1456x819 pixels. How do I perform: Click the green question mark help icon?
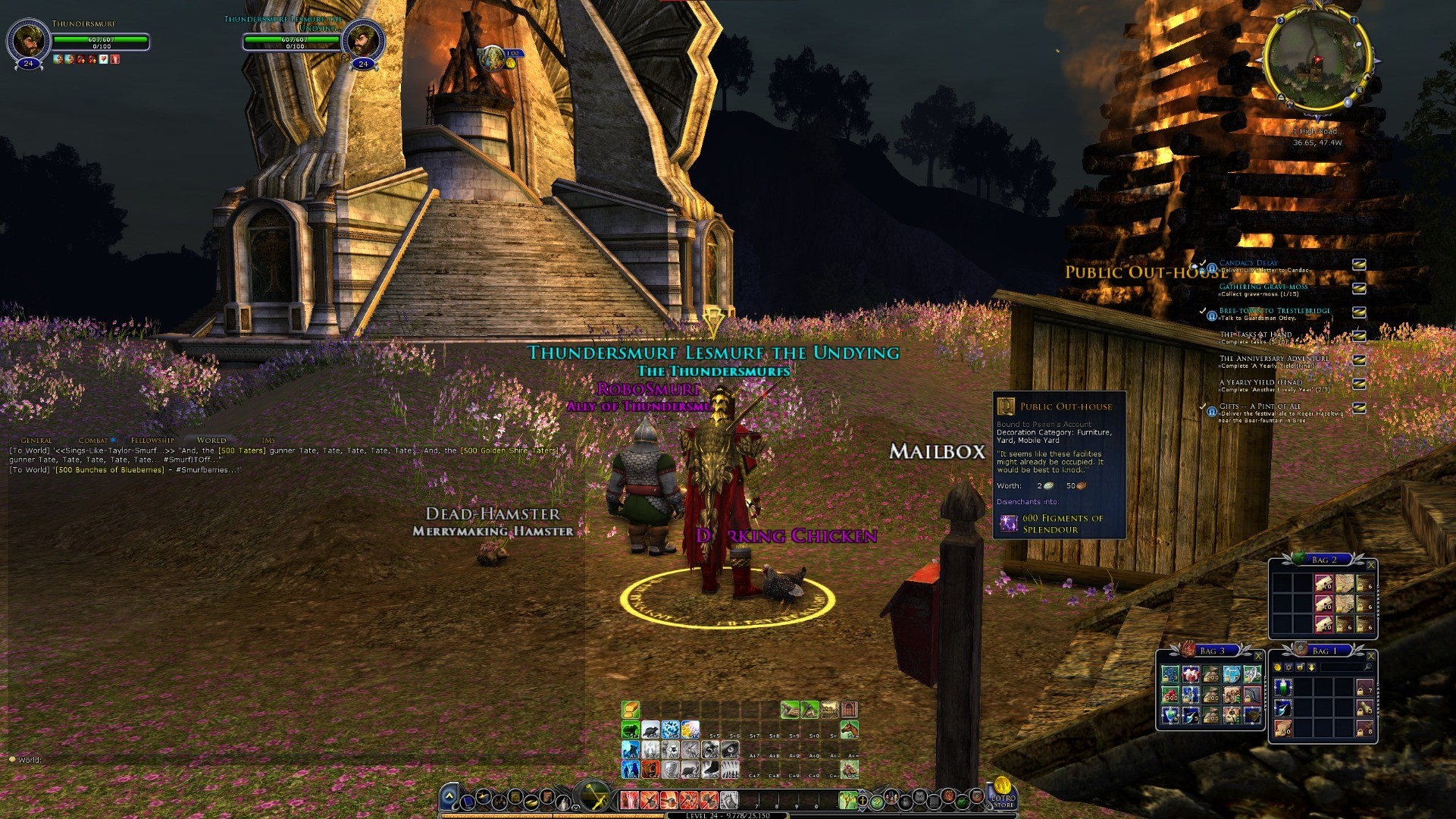click(877, 801)
